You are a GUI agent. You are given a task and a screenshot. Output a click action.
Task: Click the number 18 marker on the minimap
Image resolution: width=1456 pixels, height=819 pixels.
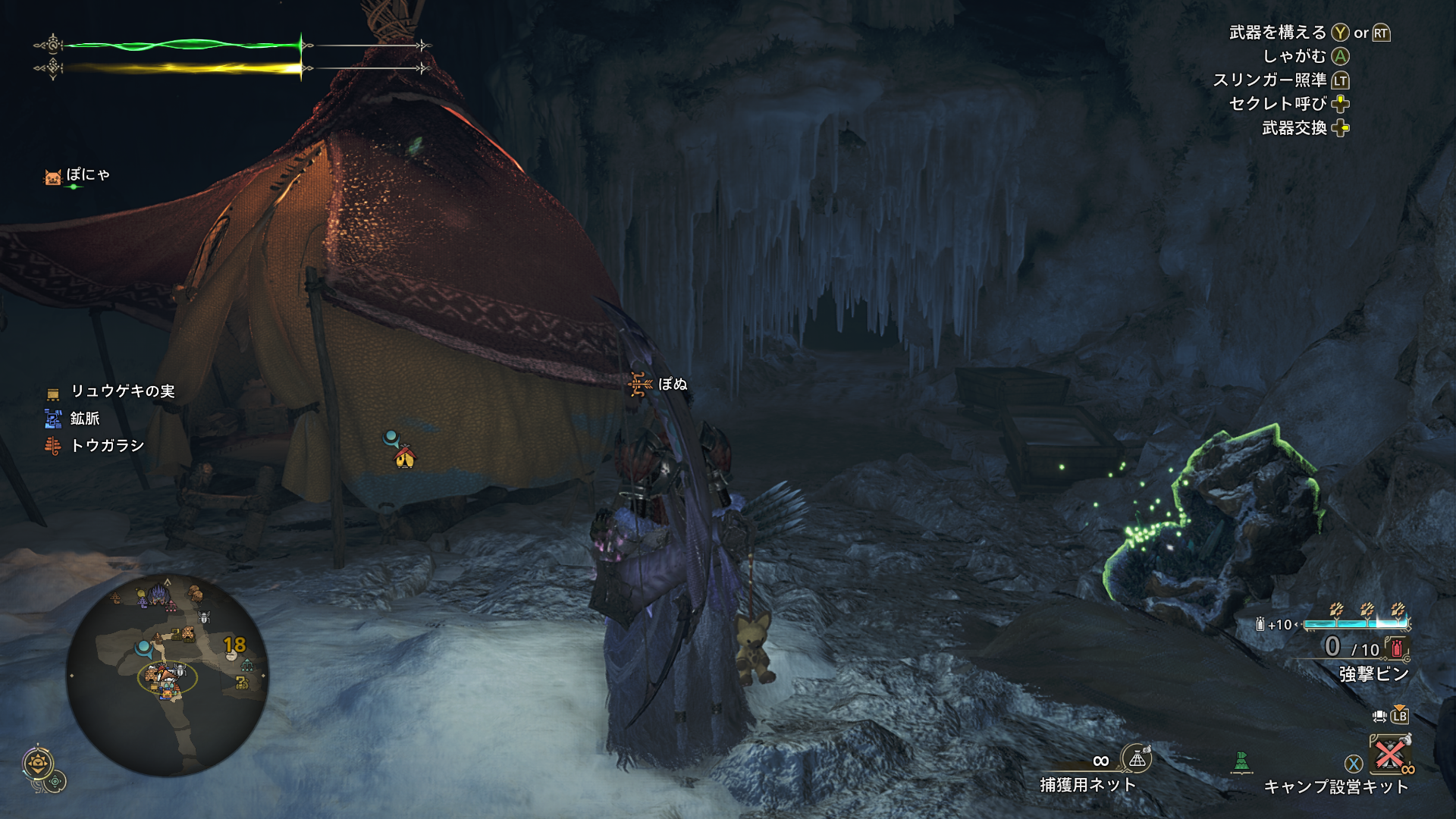coord(234,645)
